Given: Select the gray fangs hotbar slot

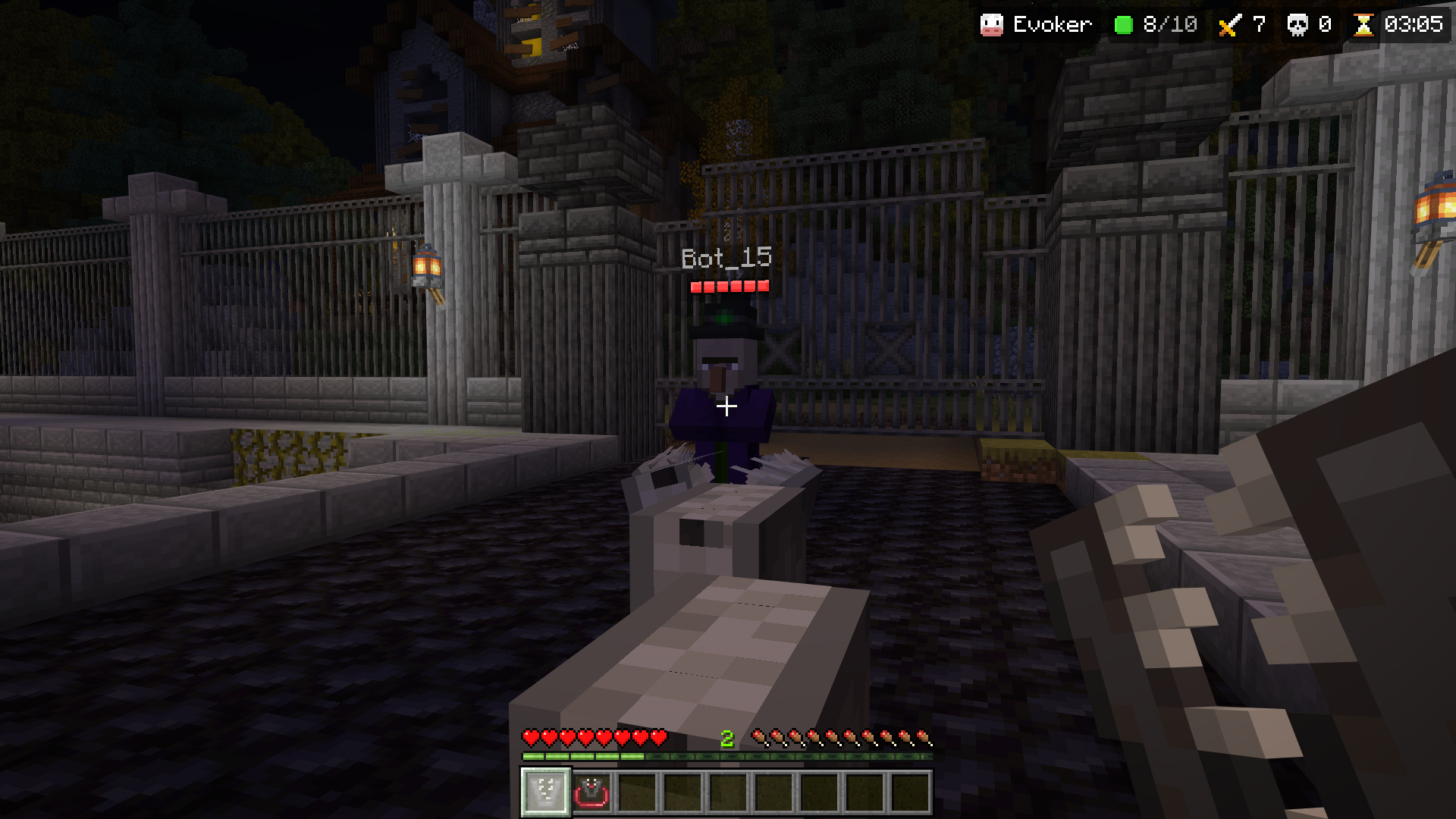Looking at the screenshot, I should tap(545, 792).
